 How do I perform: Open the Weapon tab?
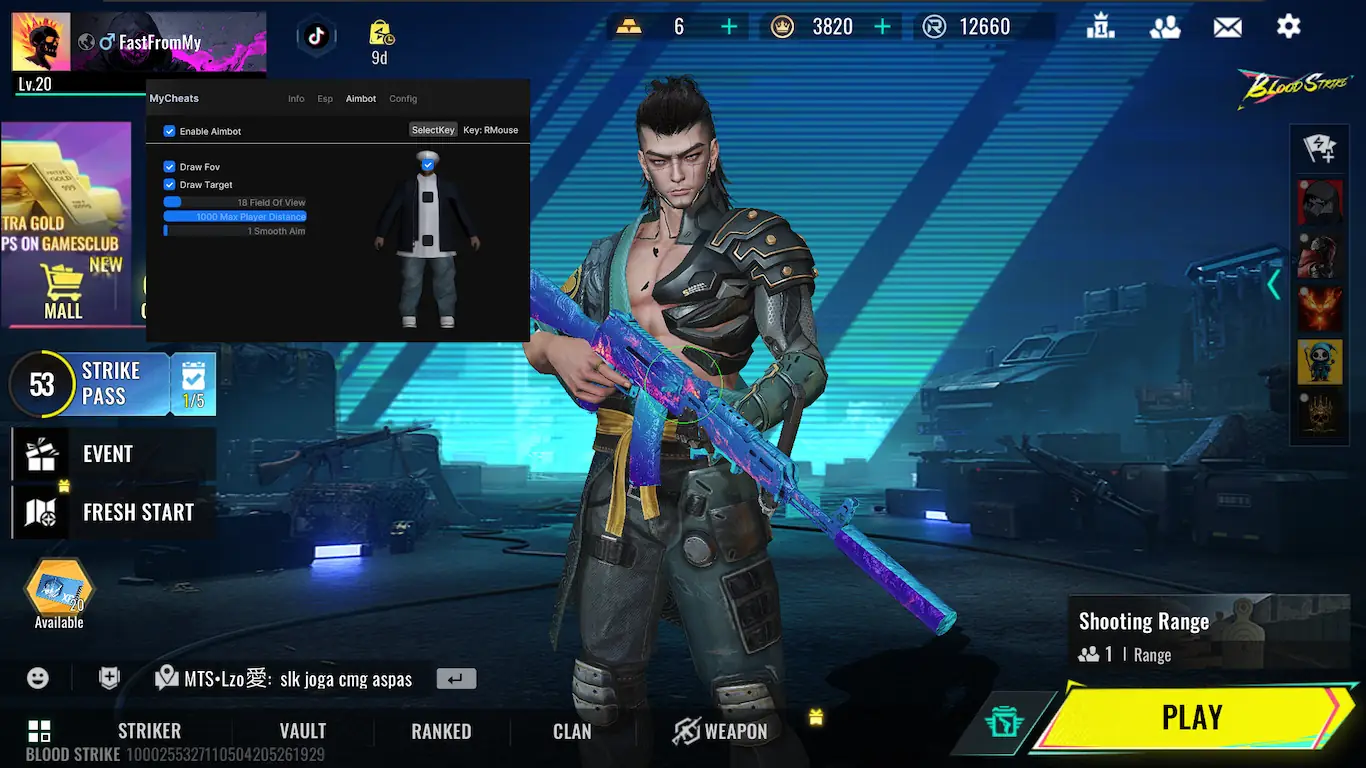pyautogui.click(x=720, y=731)
